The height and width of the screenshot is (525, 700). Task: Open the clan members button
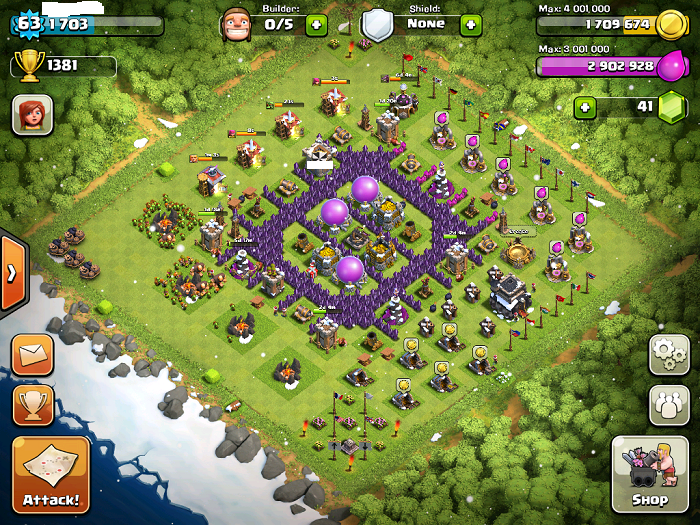(669, 405)
